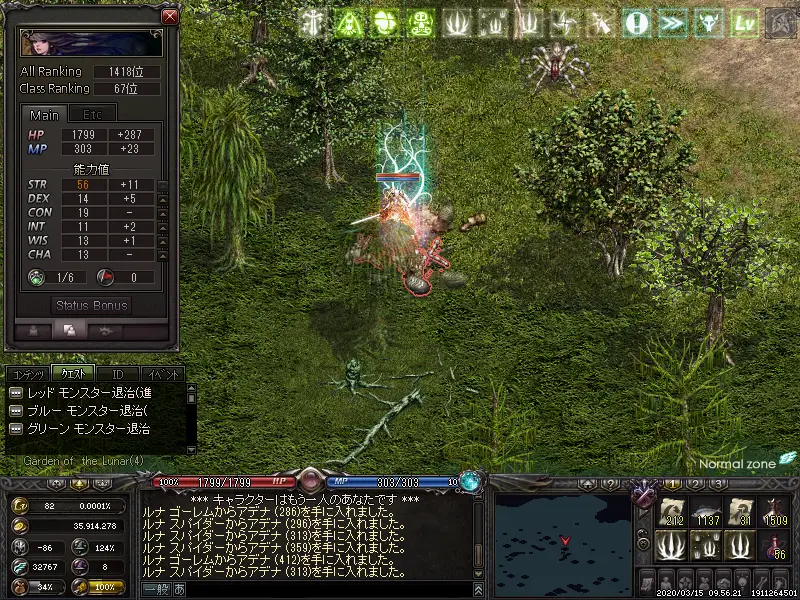The image size is (800, 600).
Task: Open the グリーン モンスター退治 quest
Action: 90,429
